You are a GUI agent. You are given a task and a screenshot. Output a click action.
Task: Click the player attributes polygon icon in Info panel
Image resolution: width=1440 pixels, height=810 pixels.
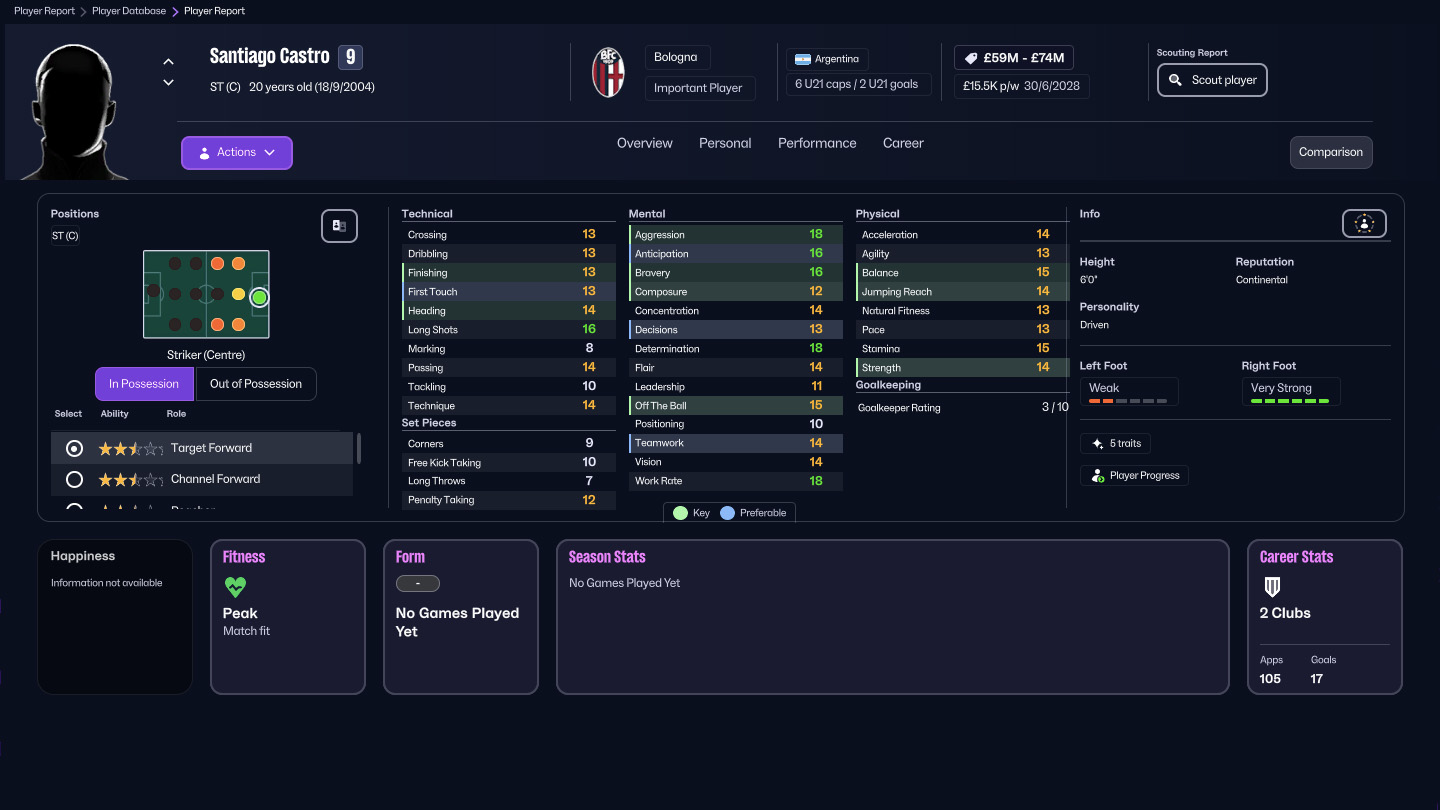point(1364,223)
